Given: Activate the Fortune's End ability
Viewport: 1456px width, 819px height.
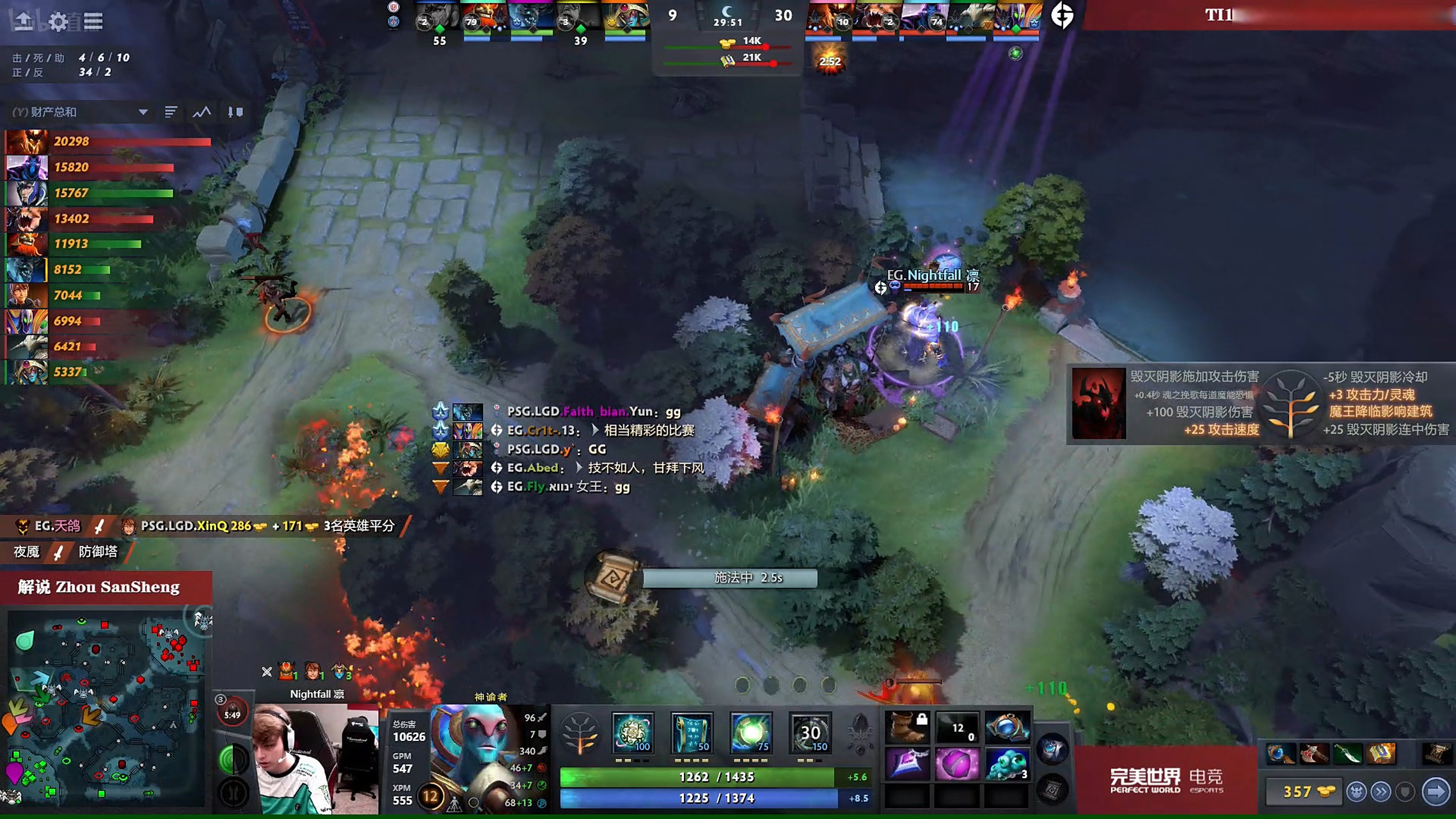Looking at the screenshot, I should coord(633,733).
